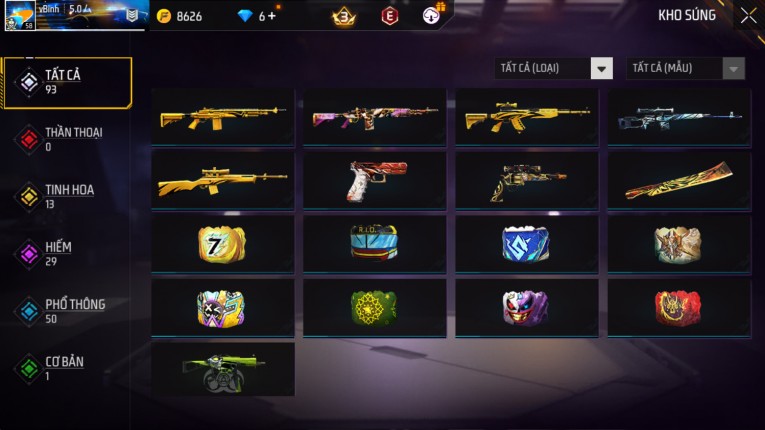765x430 pixels.
Task: Open the gold rank 3 badge
Action: (344, 16)
